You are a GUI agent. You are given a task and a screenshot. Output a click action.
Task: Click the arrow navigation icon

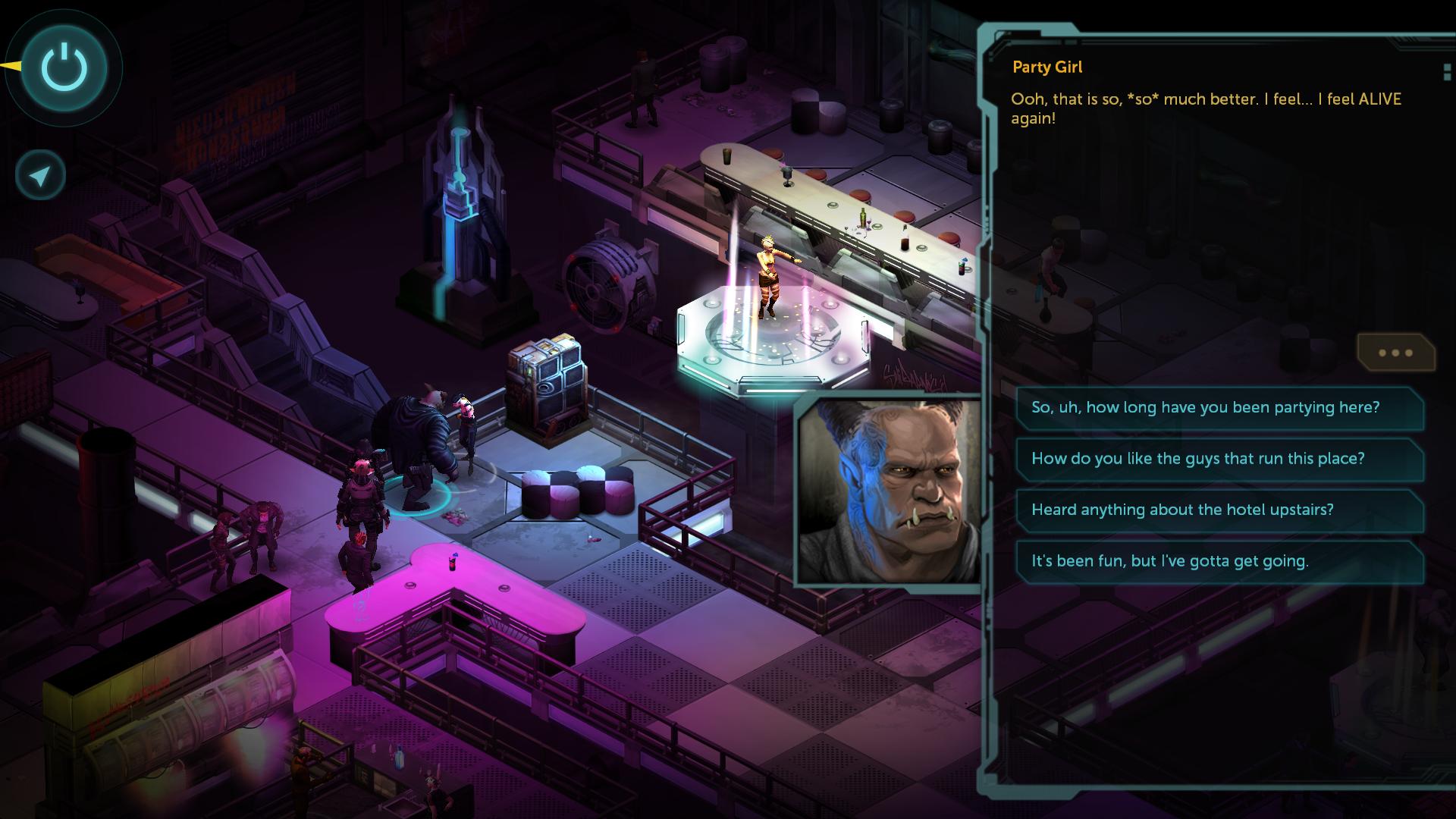click(x=41, y=176)
